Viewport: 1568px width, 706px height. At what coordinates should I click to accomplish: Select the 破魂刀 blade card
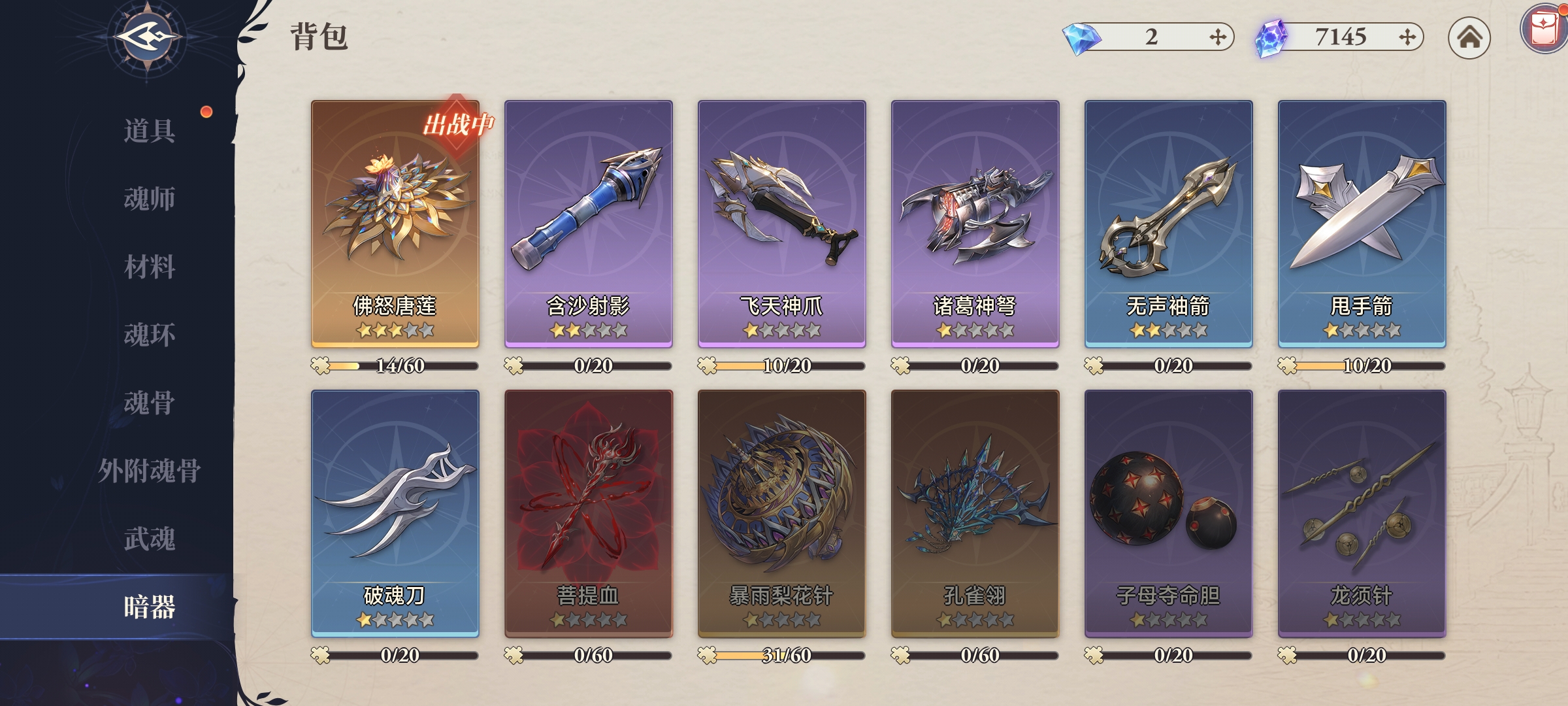pyautogui.click(x=395, y=513)
